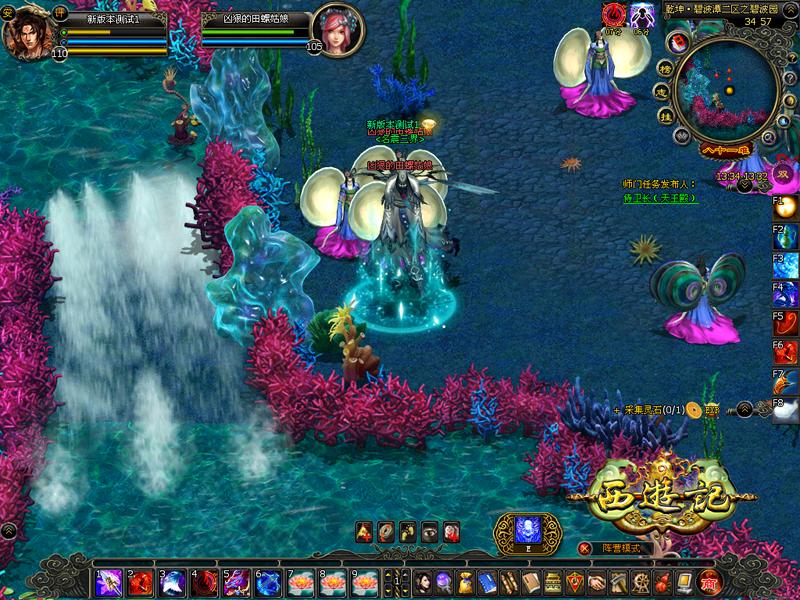The height and width of the screenshot is (600, 800).
Task: Open the blue book menu icon
Action: (487, 582)
